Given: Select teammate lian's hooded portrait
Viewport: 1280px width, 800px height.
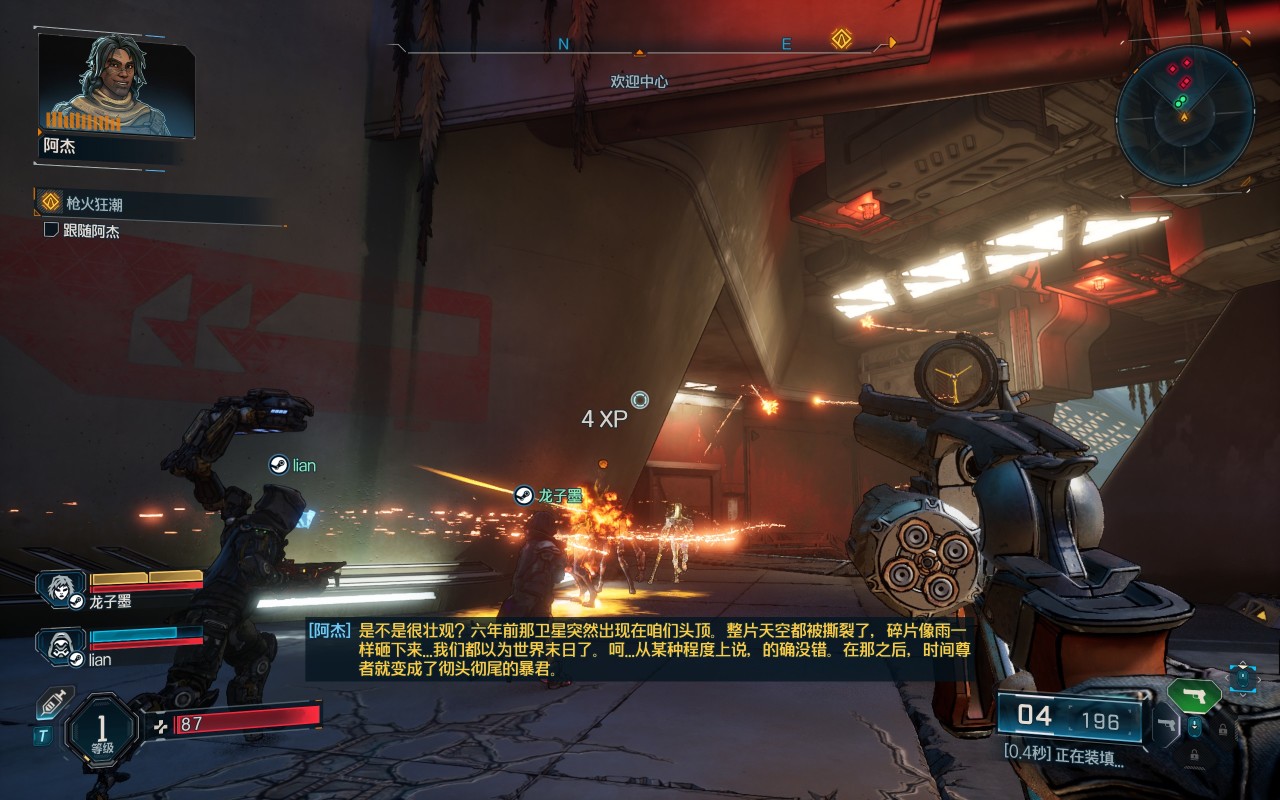Looking at the screenshot, I should pyautogui.click(x=62, y=645).
